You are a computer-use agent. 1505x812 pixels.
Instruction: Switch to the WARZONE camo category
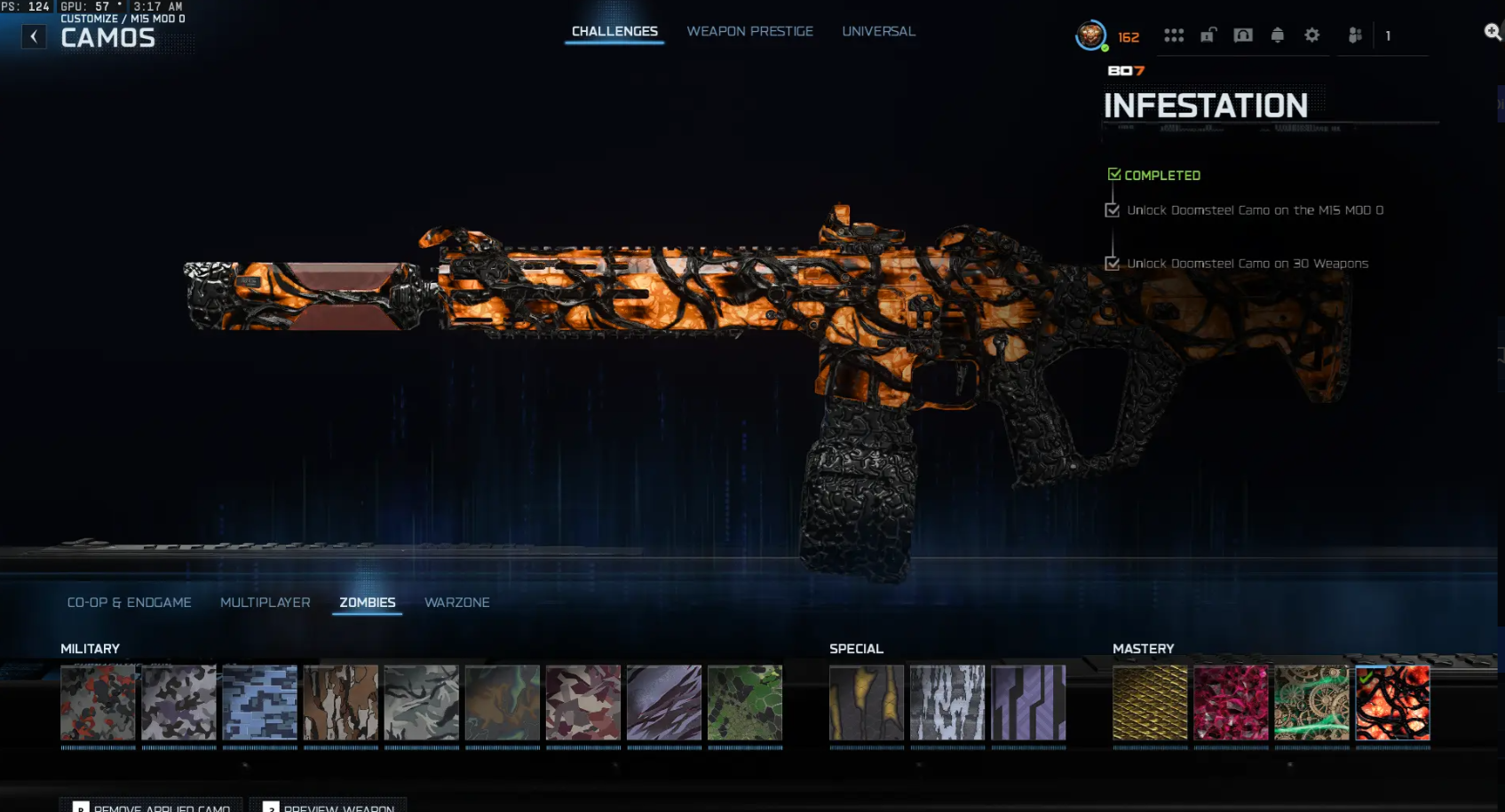pyautogui.click(x=457, y=602)
